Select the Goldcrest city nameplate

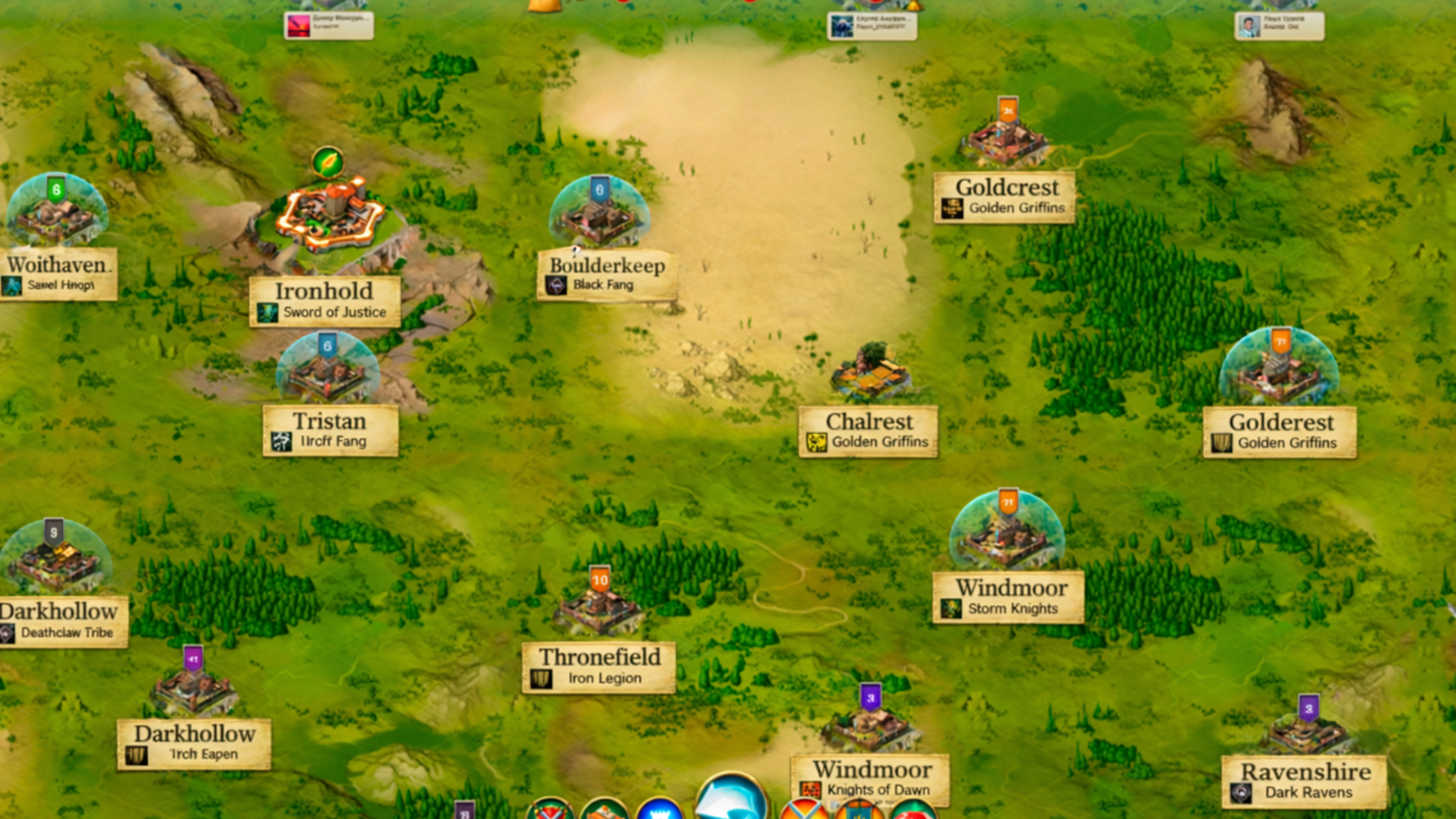(1005, 196)
